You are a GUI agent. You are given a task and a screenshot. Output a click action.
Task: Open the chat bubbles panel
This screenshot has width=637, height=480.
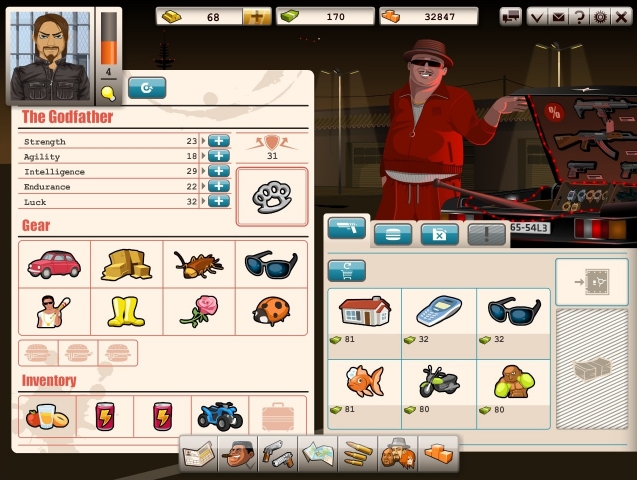pos(511,16)
